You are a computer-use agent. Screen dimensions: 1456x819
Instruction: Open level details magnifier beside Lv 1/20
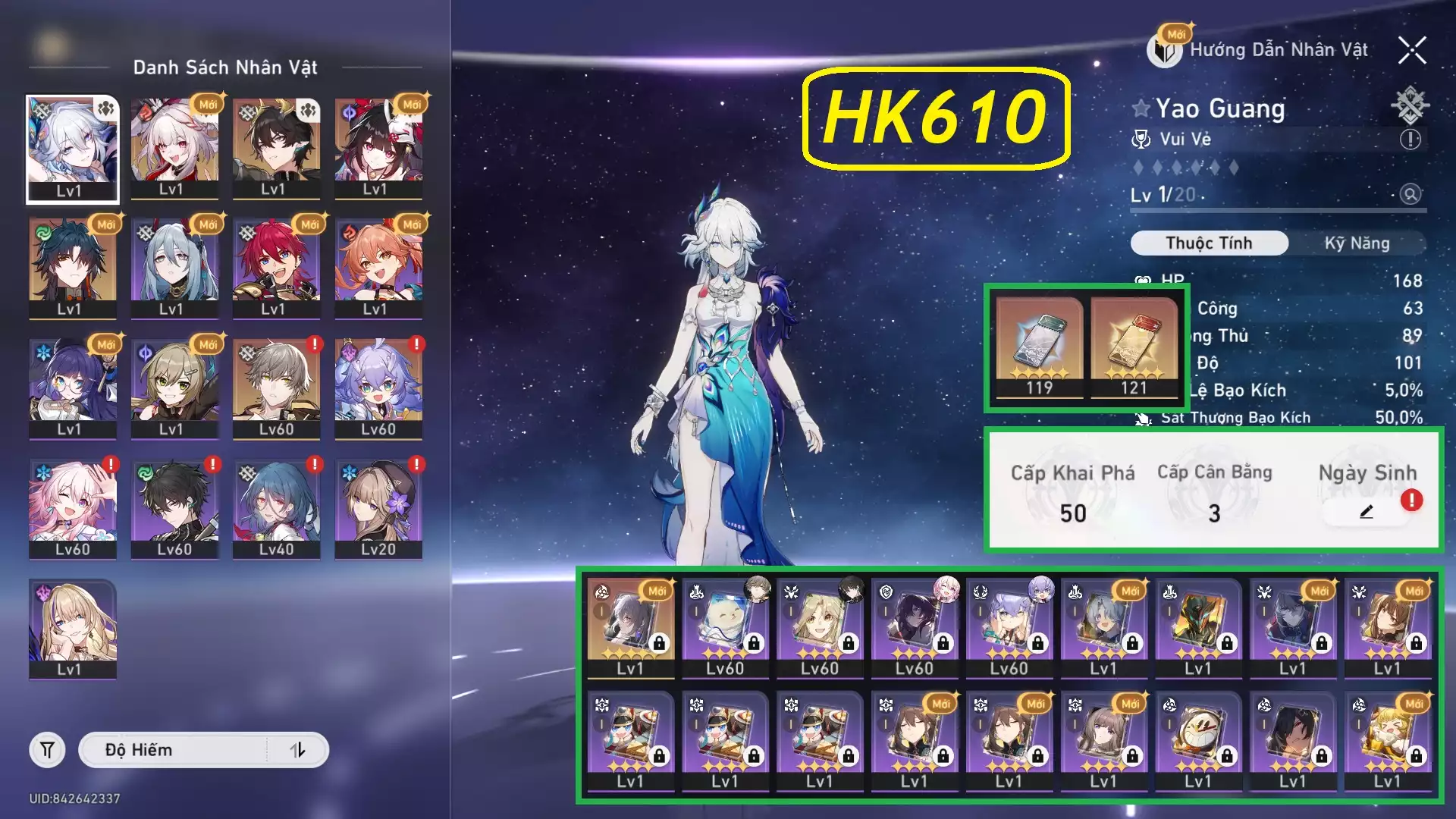[x=1410, y=194]
